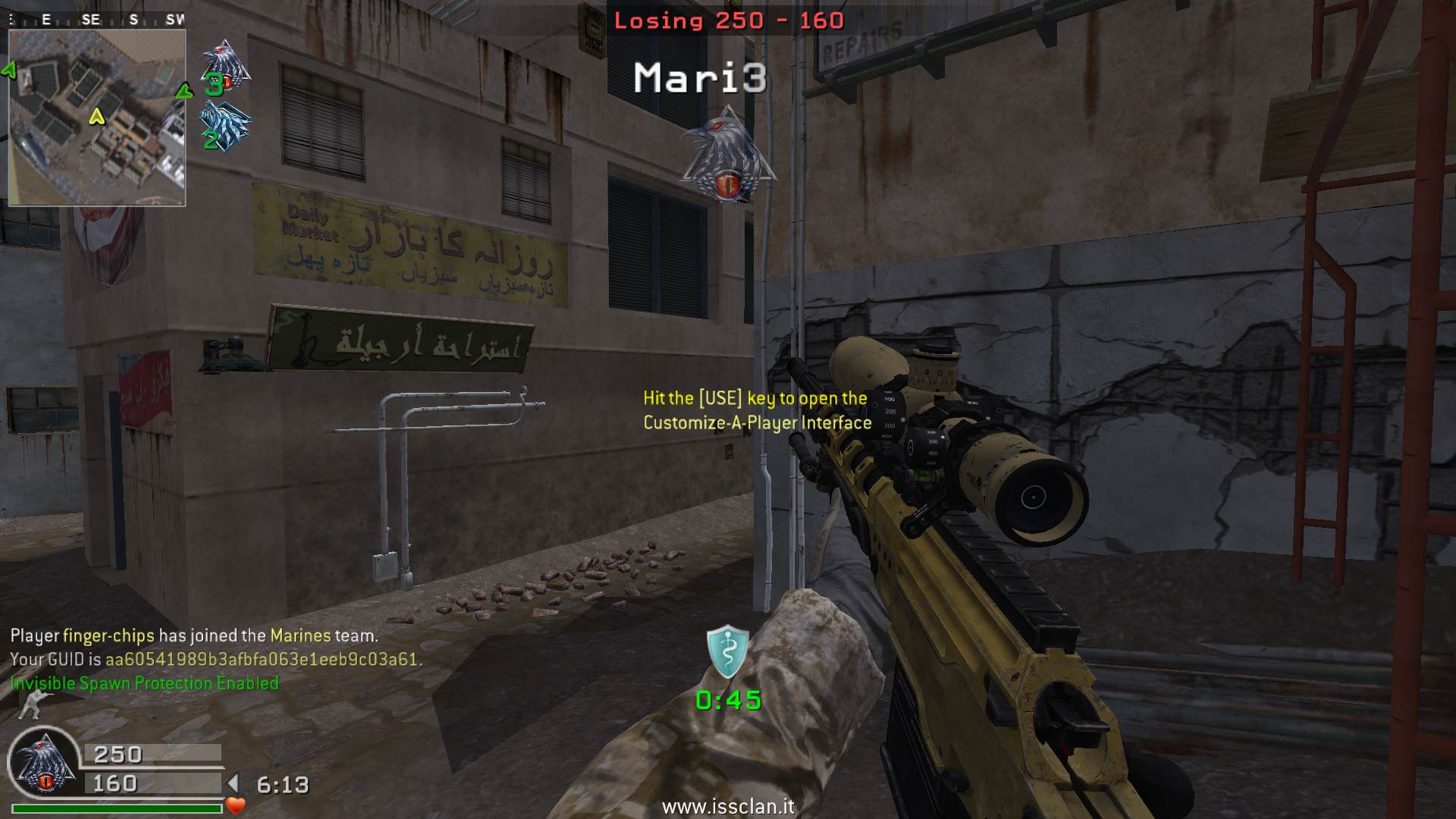Click the compass heading strip

pos(97,20)
